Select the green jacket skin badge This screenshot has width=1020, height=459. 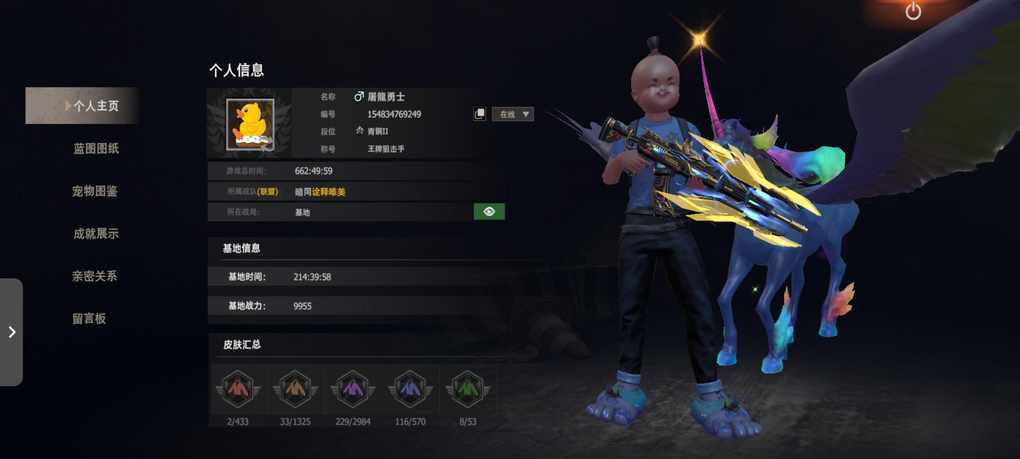[x=468, y=387]
